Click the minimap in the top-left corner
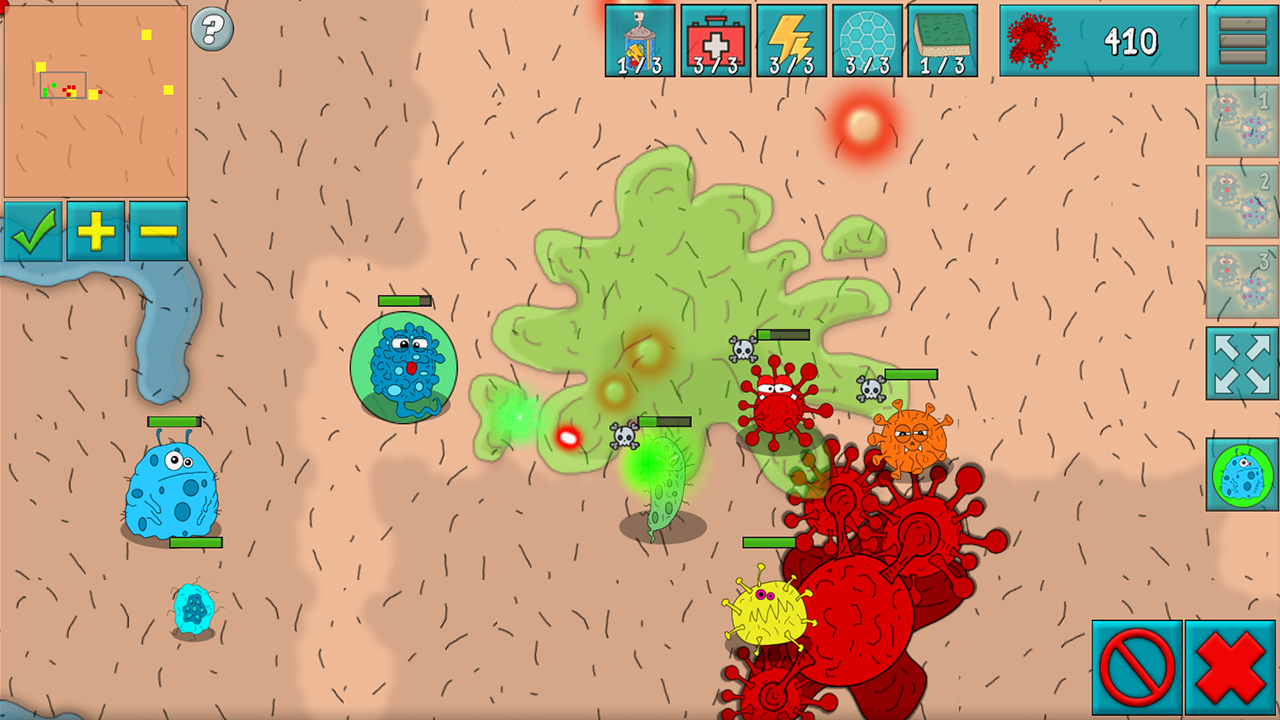The image size is (1280, 720). [x=97, y=100]
